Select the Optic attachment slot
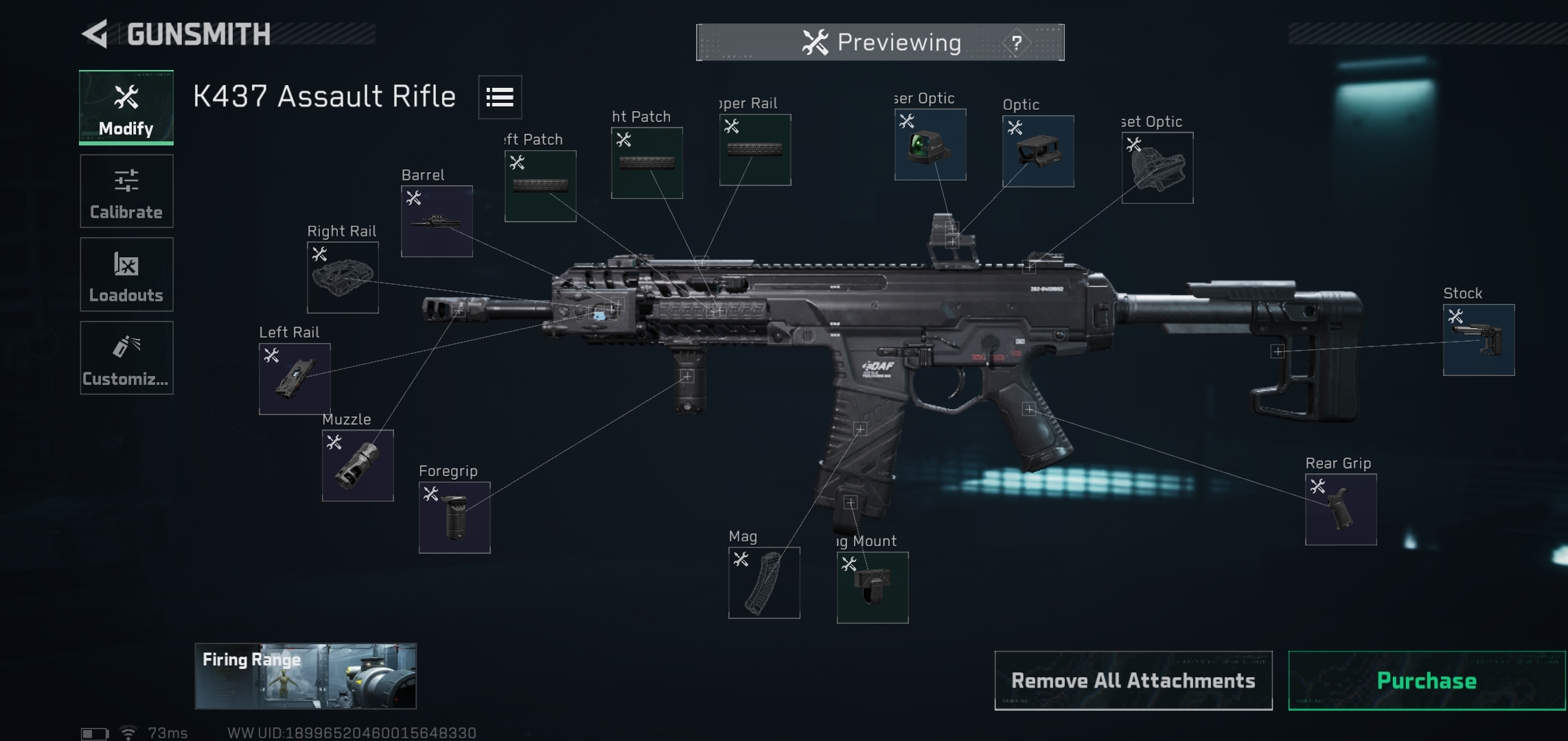The height and width of the screenshot is (741, 1568). pos(1038,152)
